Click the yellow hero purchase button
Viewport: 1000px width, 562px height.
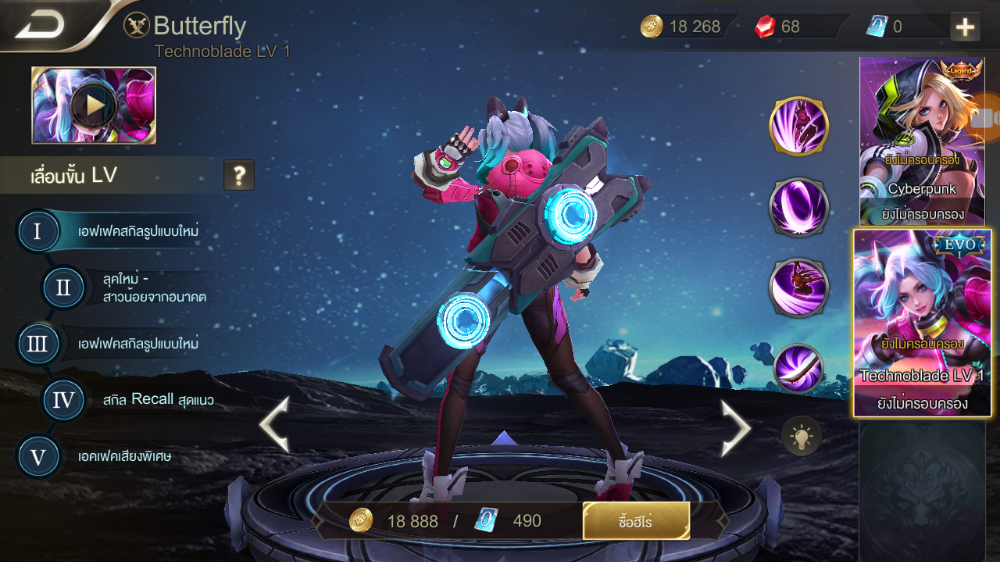pyautogui.click(x=636, y=521)
